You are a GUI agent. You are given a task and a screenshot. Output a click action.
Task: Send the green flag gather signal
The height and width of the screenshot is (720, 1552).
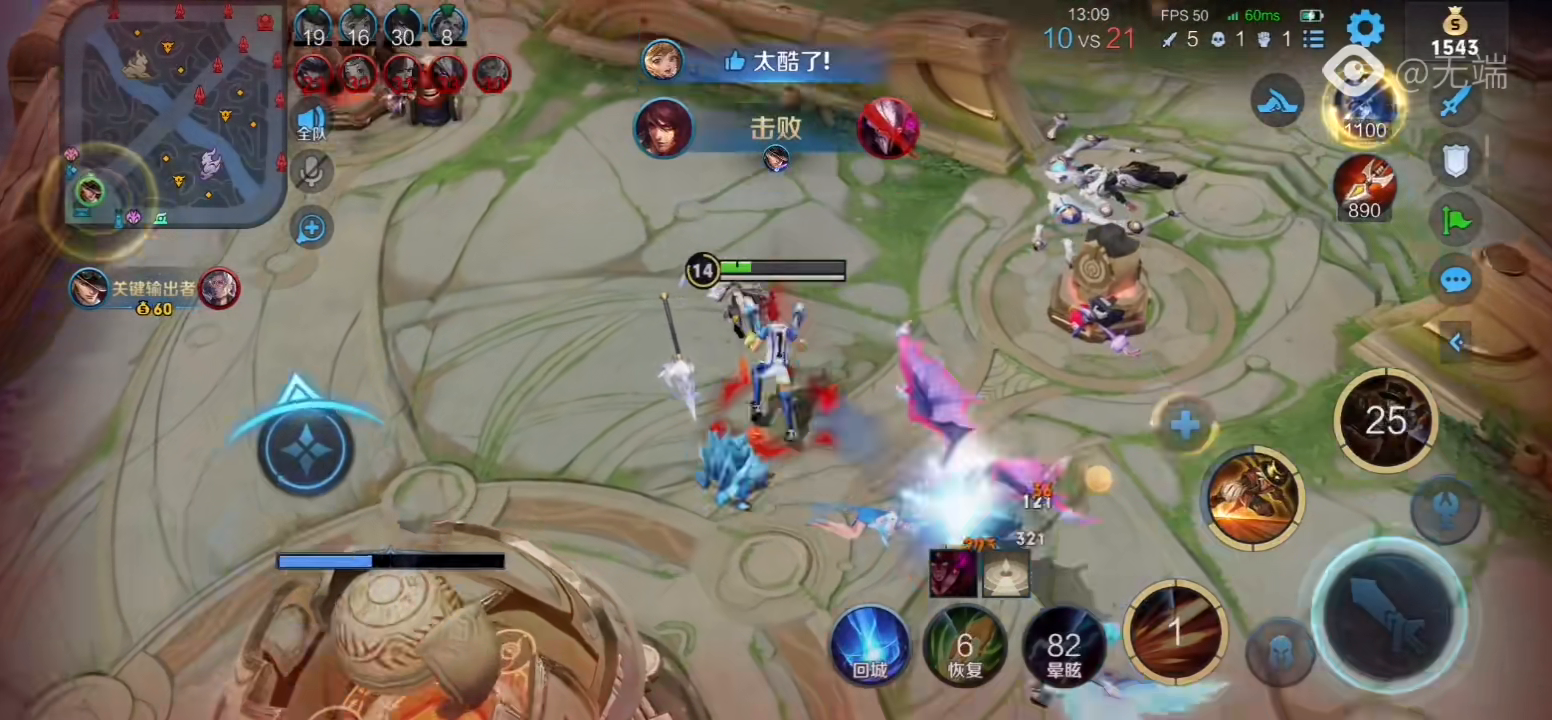click(1455, 220)
